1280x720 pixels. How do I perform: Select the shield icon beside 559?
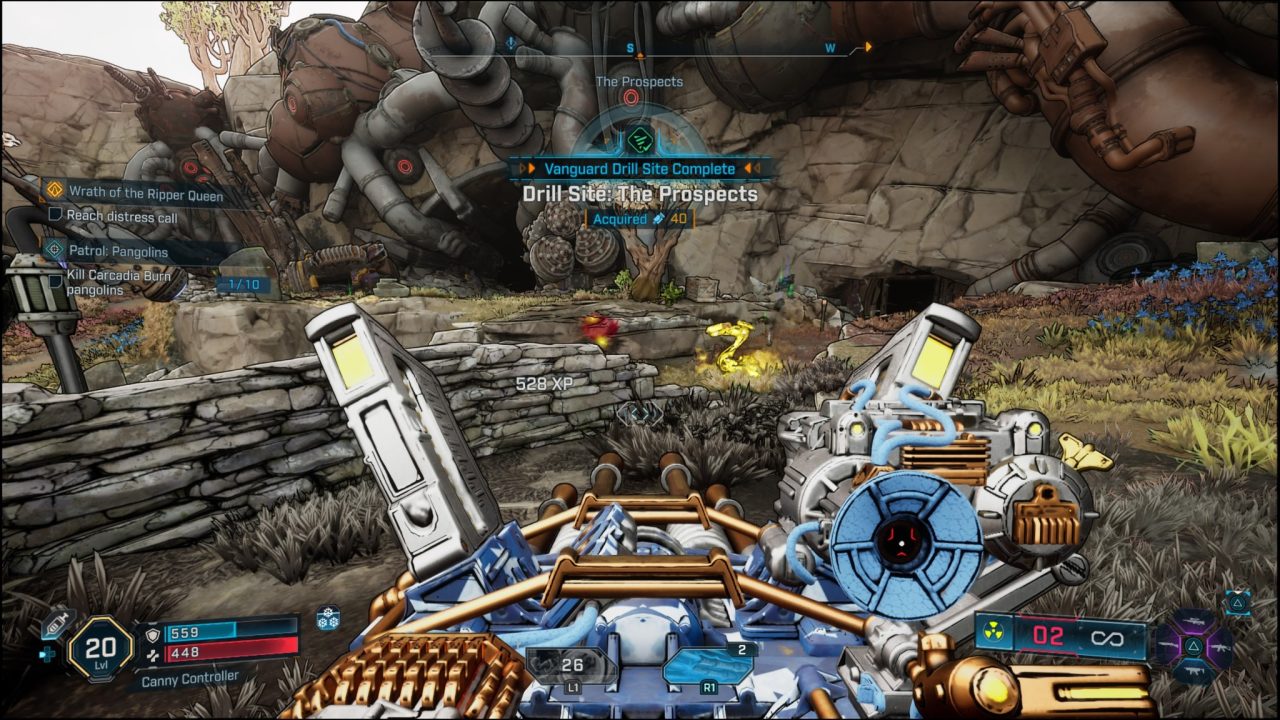pos(152,634)
